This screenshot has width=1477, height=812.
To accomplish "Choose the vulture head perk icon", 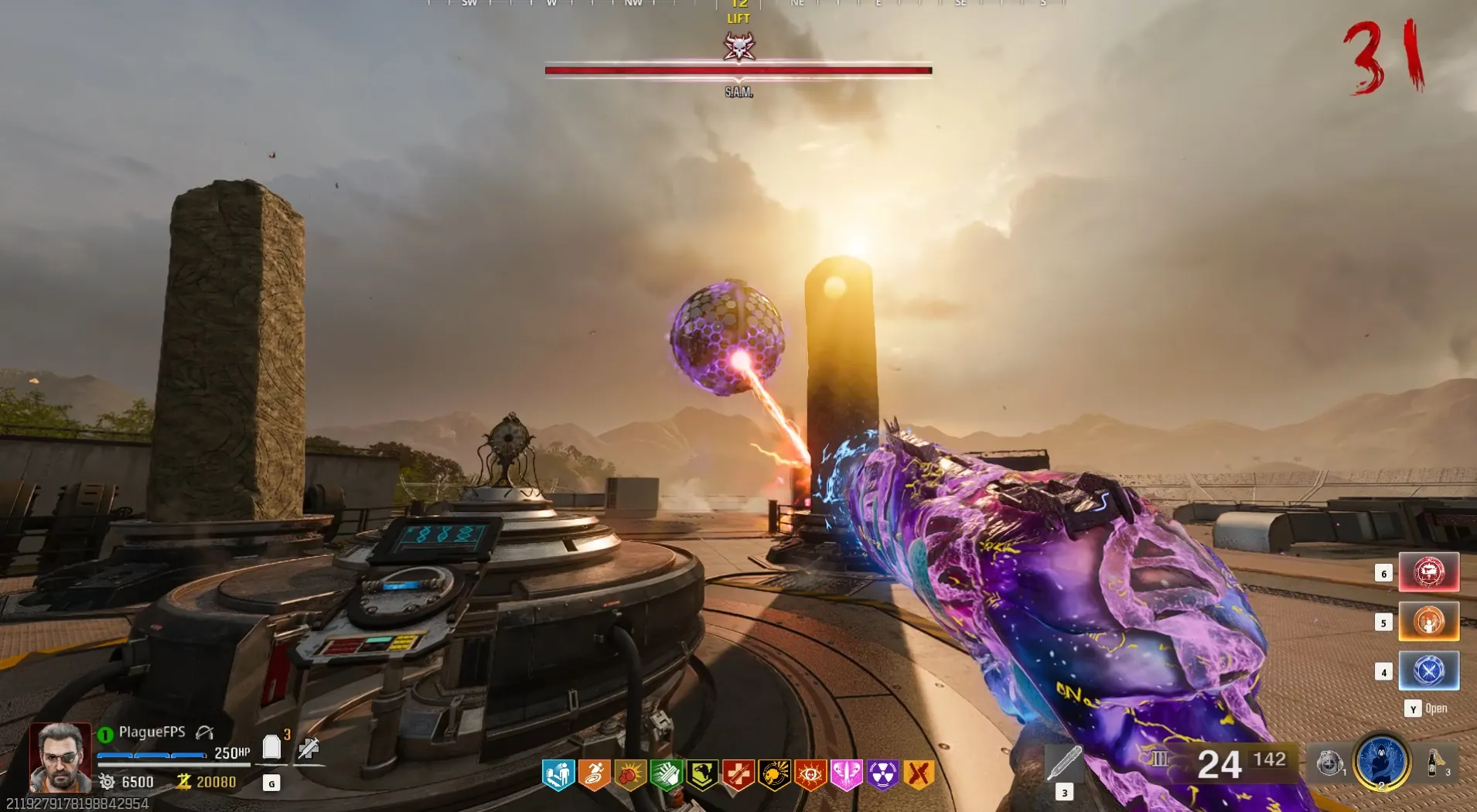I will pyautogui.click(x=702, y=774).
